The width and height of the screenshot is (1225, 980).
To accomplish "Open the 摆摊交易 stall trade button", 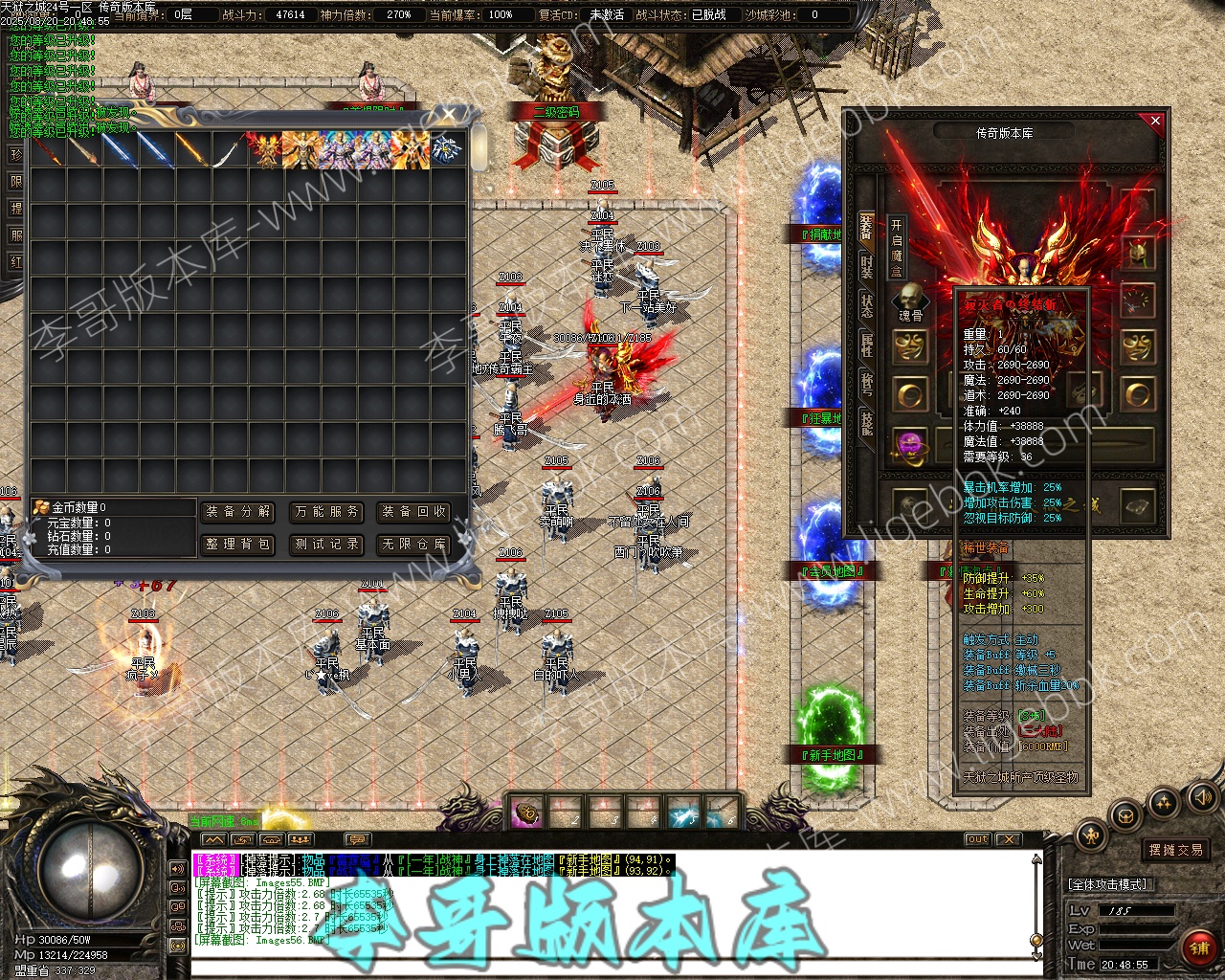I will click(x=1176, y=850).
